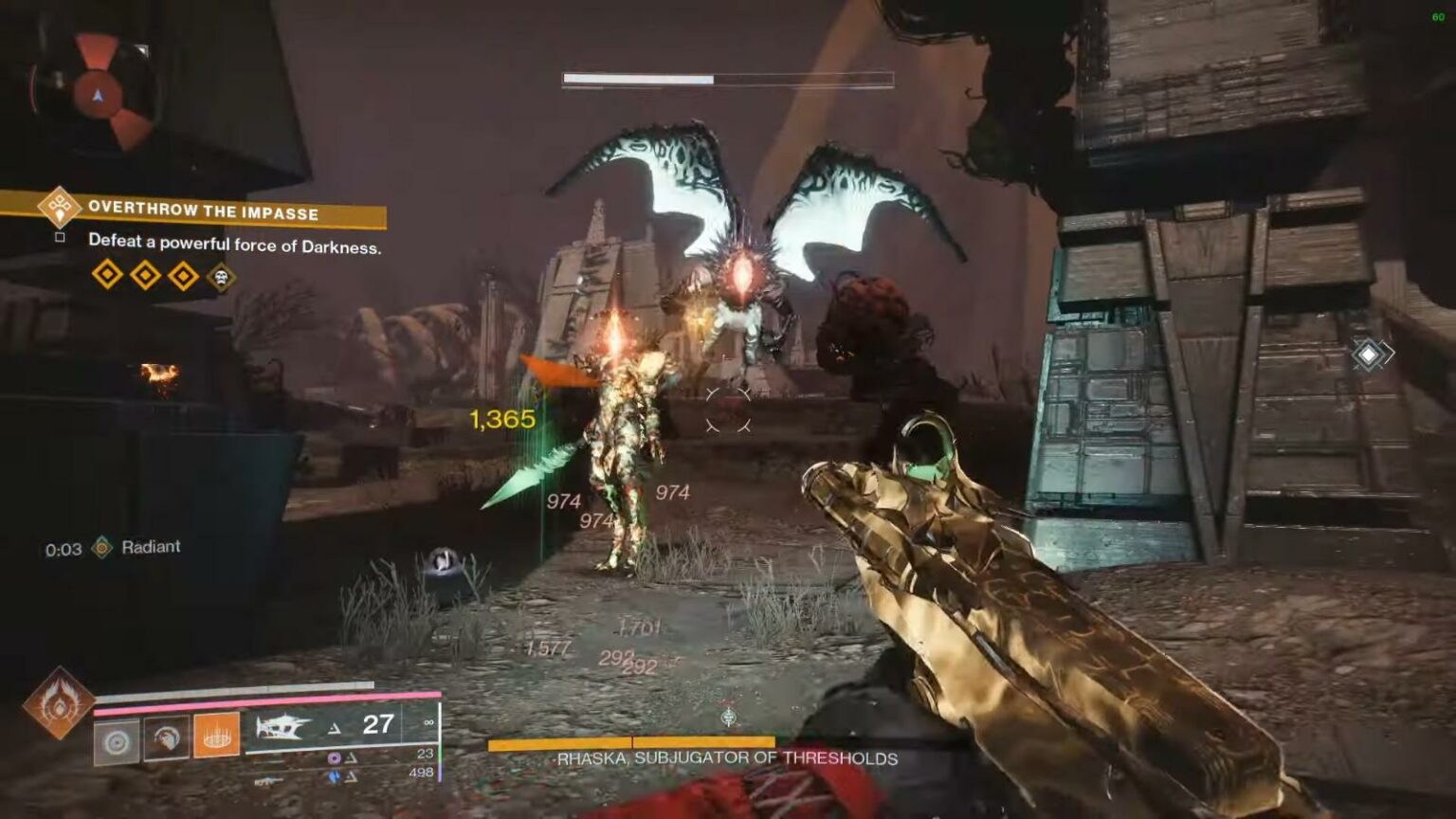Click the Overthrow quest emblem icon

59,207
